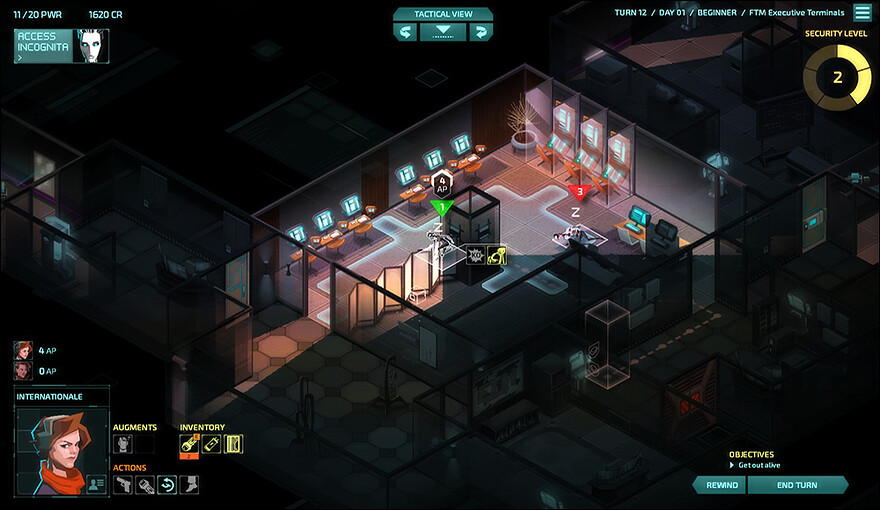
Task: Access Incognita hacking mode
Action: [x=61, y=46]
